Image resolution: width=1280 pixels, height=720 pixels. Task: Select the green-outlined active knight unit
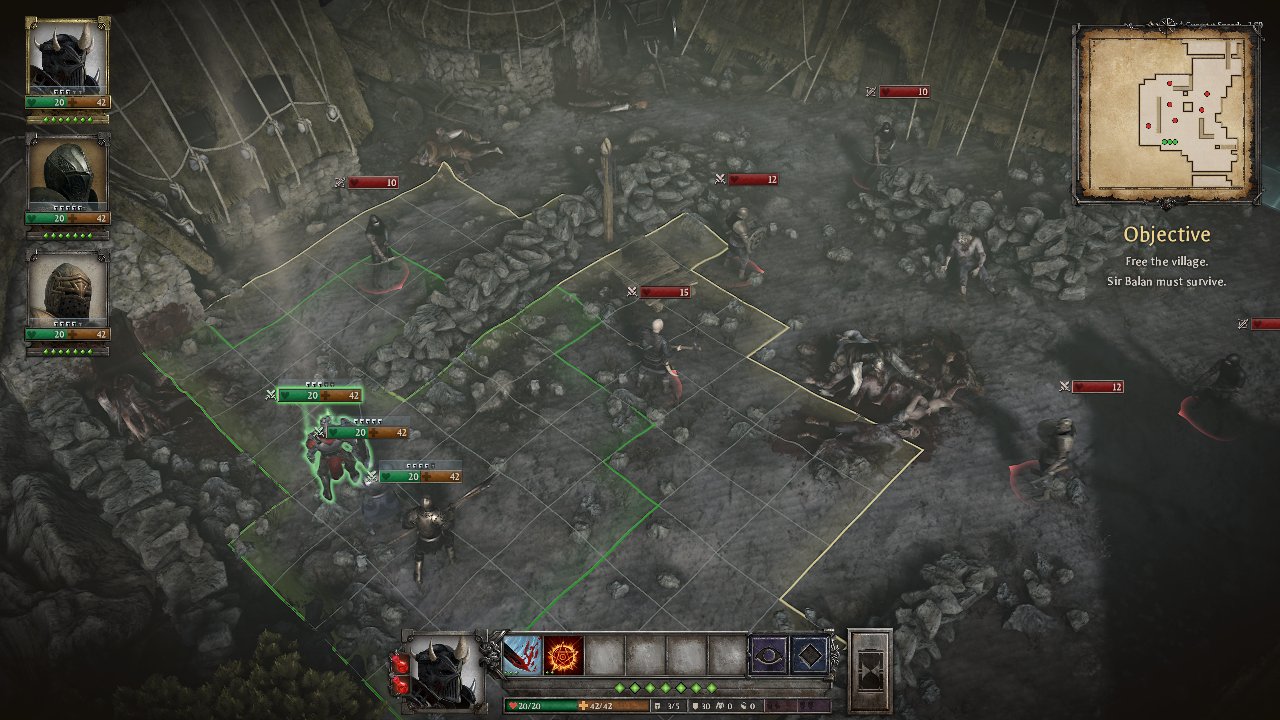[x=335, y=465]
